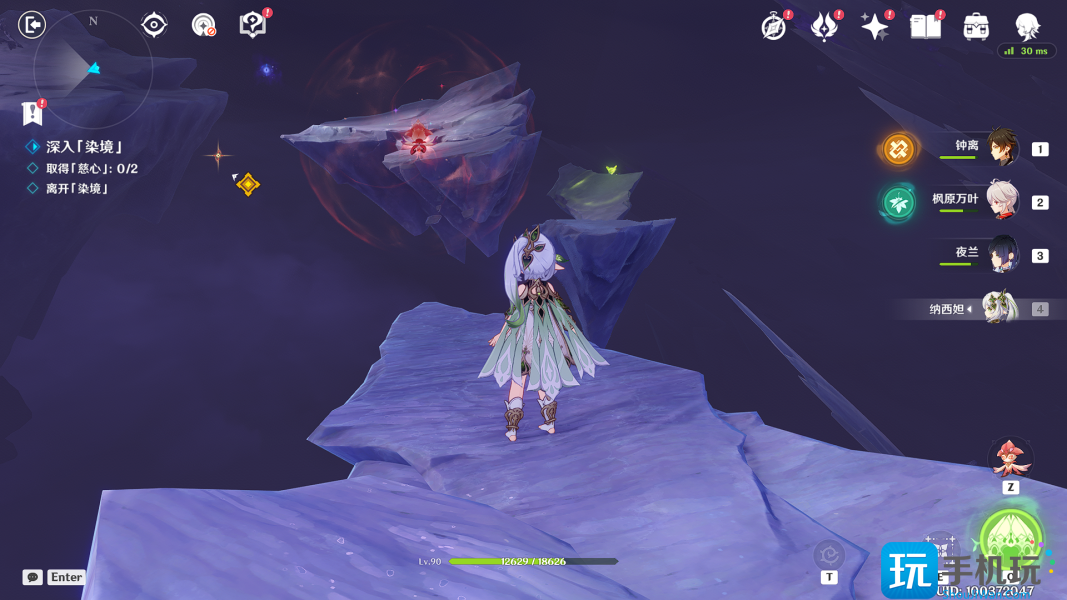Open the tutorial book with question mark

click(253, 25)
